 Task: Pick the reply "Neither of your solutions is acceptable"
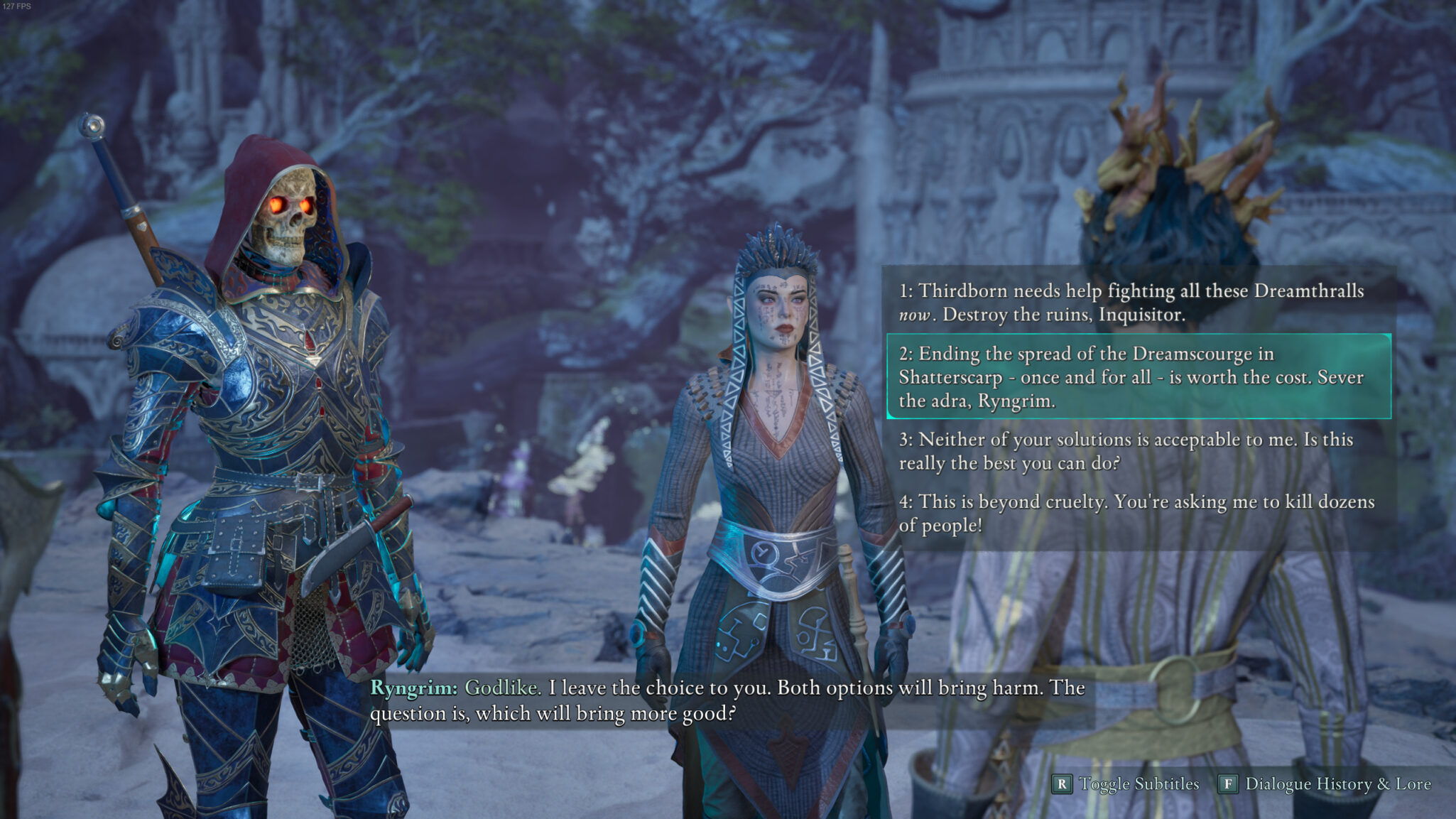pos(1126,451)
